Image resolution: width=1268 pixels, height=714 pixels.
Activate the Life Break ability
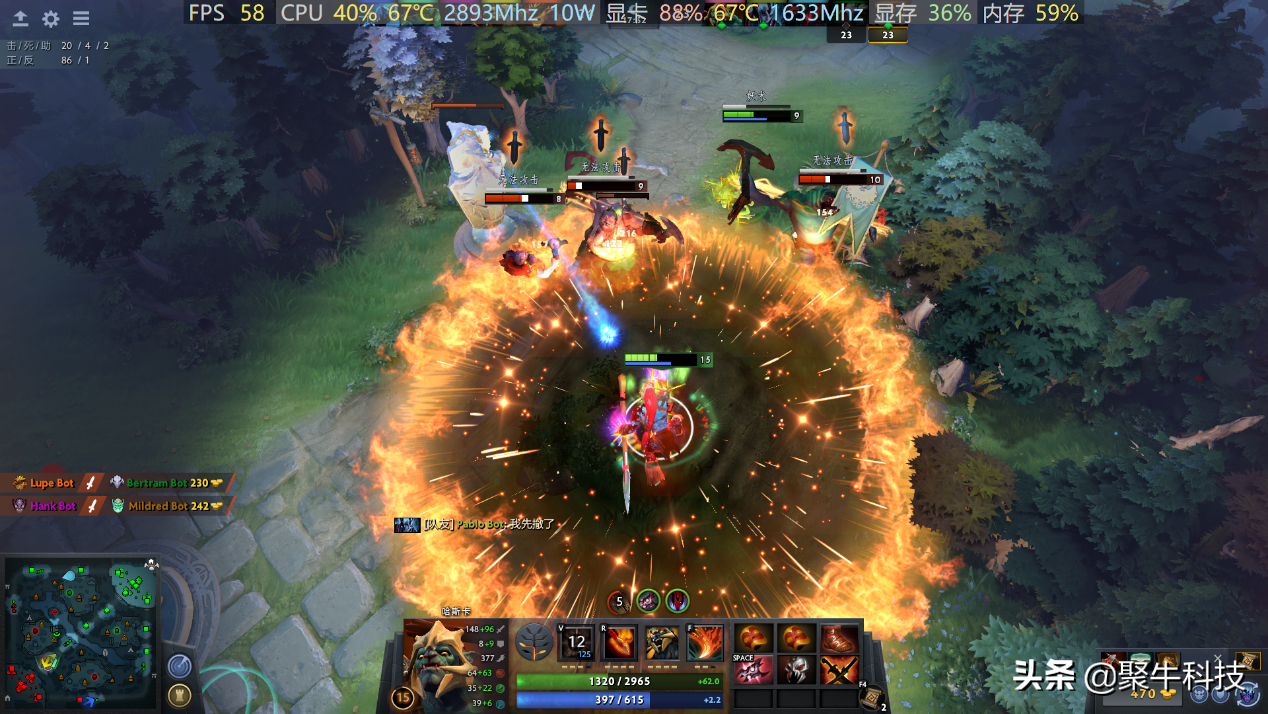705,641
